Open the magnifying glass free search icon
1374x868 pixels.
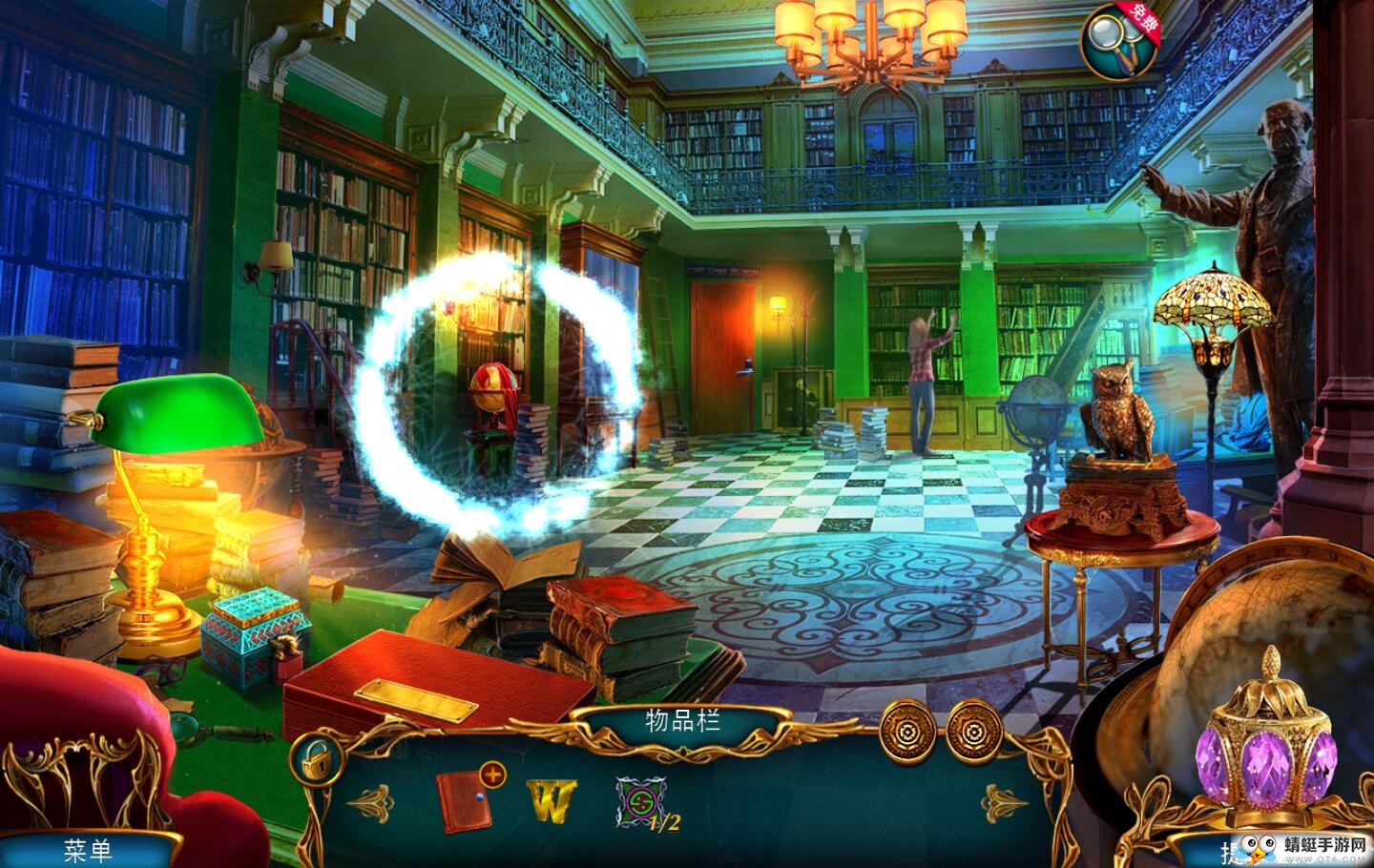[x=1117, y=40]
